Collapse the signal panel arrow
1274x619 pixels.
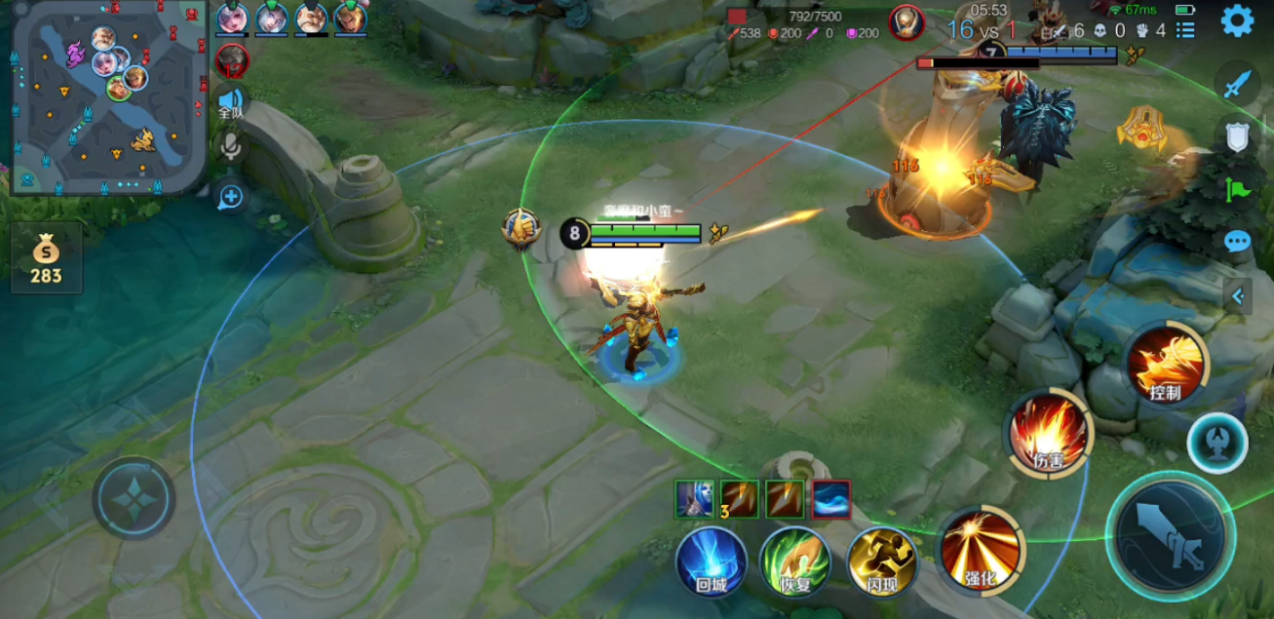(1238, 296)
